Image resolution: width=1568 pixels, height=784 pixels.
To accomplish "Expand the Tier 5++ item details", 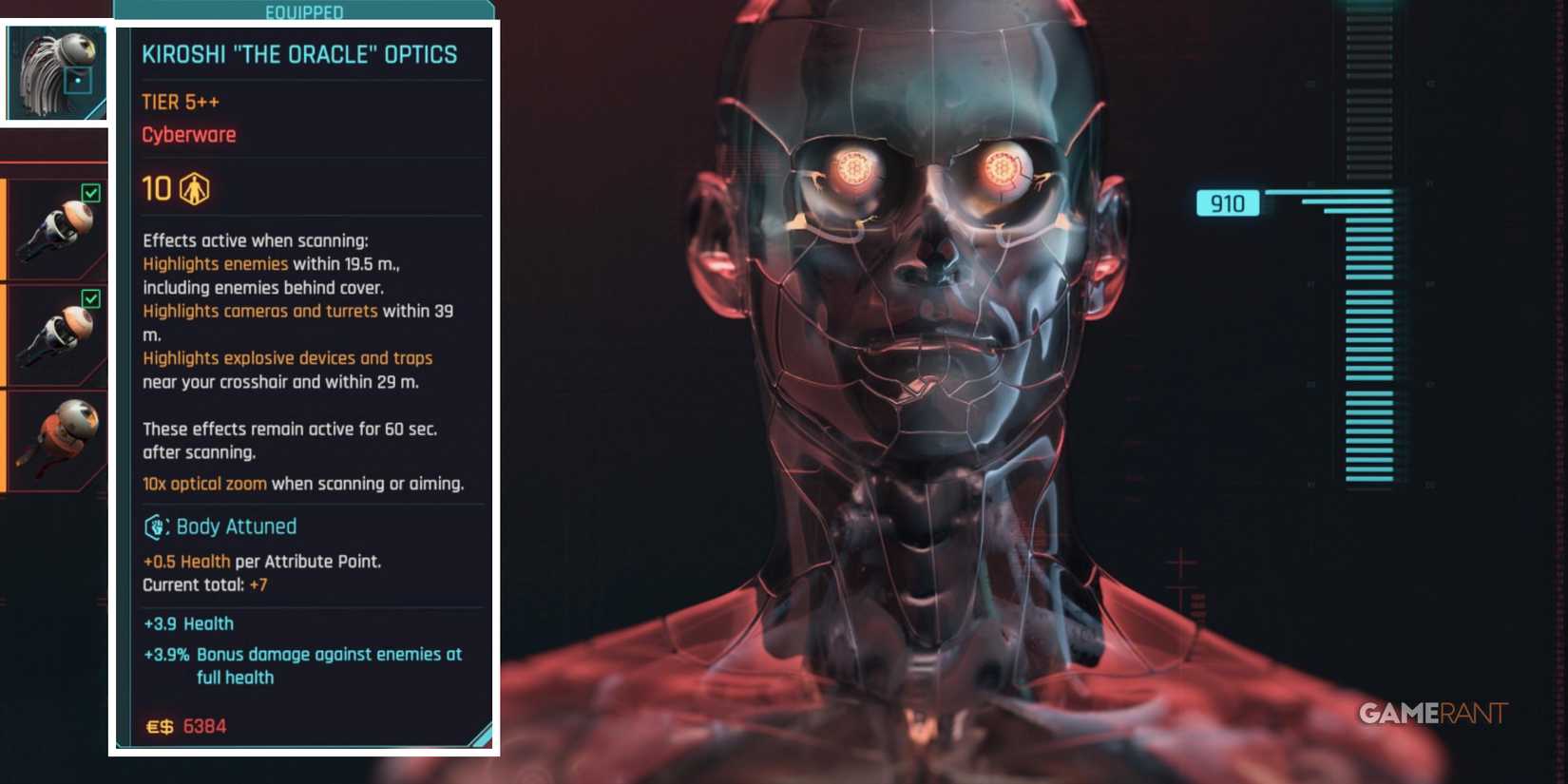I will tap(180, 102).
